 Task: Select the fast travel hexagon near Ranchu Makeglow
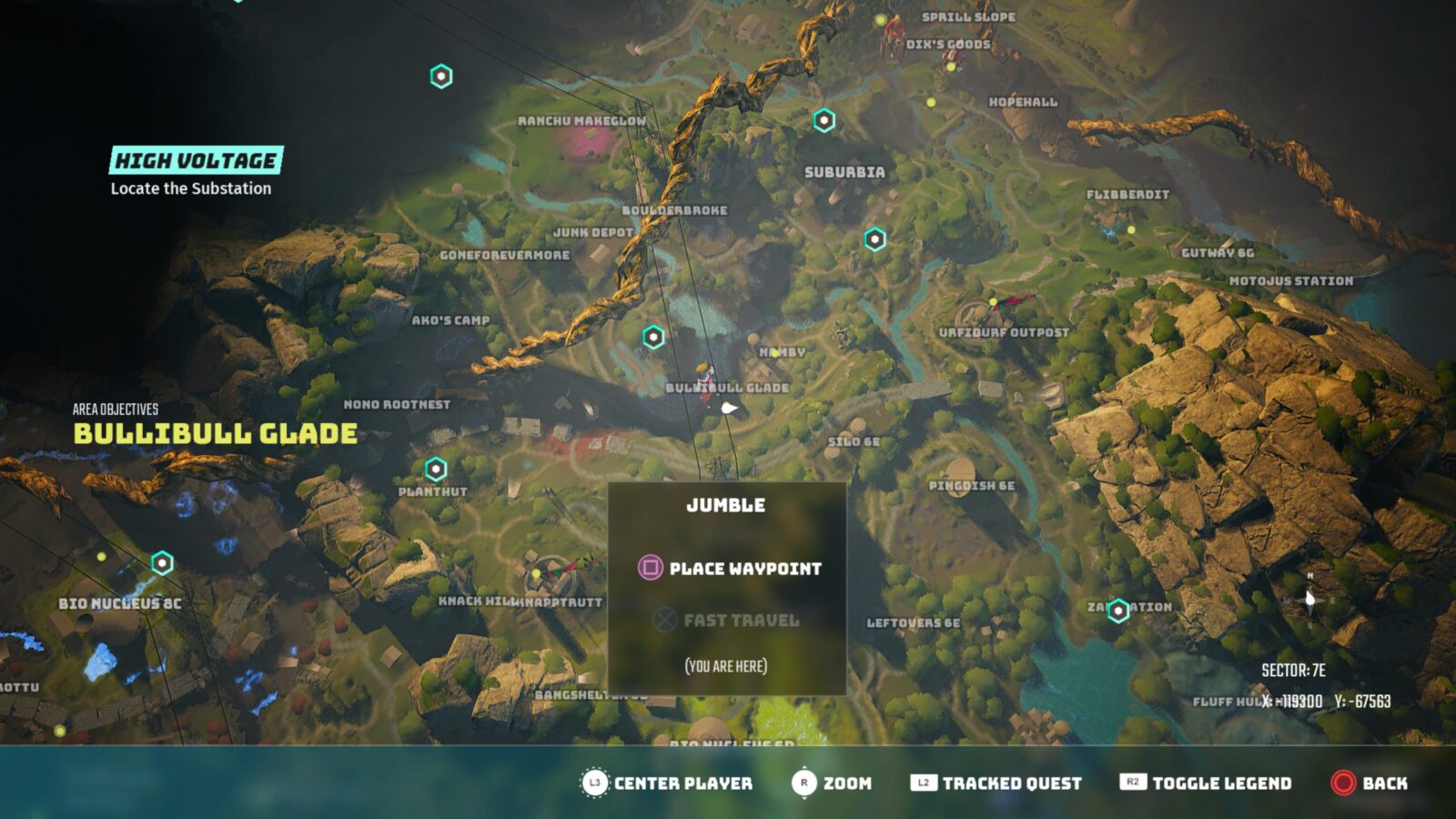point(442,77)
